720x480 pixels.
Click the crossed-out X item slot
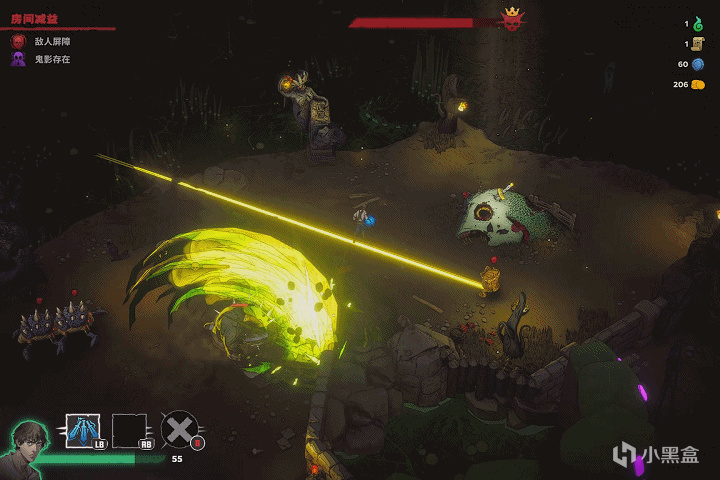pyautogui.click(x=178, y=429)
